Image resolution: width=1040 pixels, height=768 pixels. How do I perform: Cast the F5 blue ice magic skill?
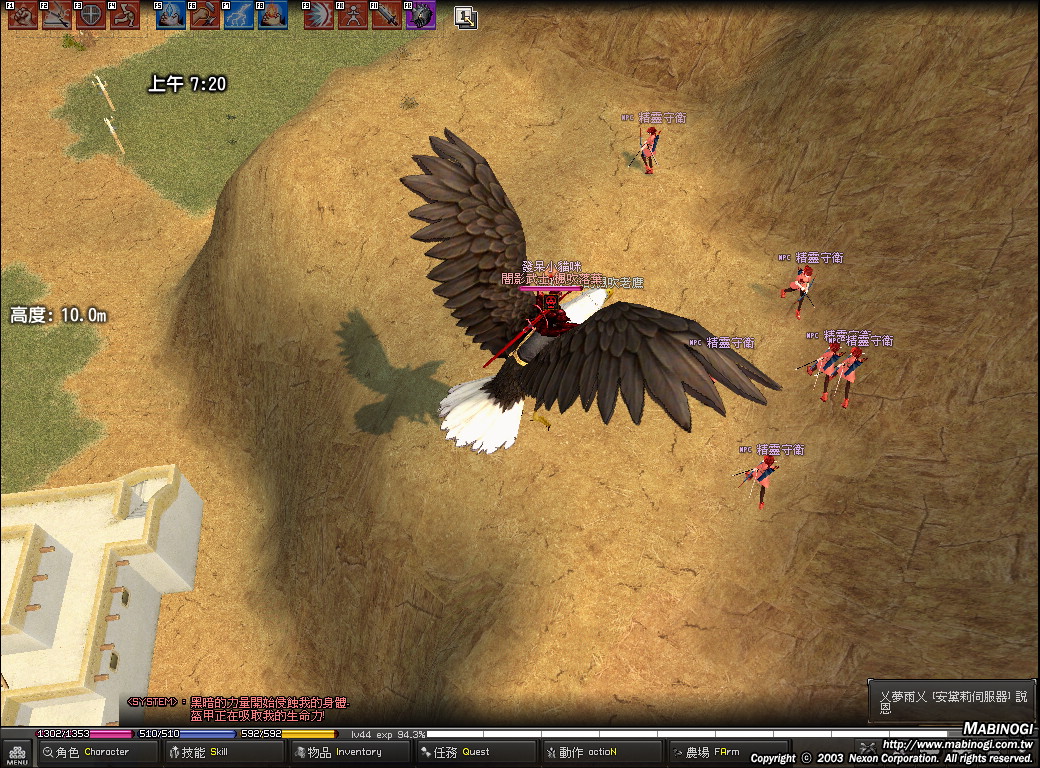click(171, 15)
